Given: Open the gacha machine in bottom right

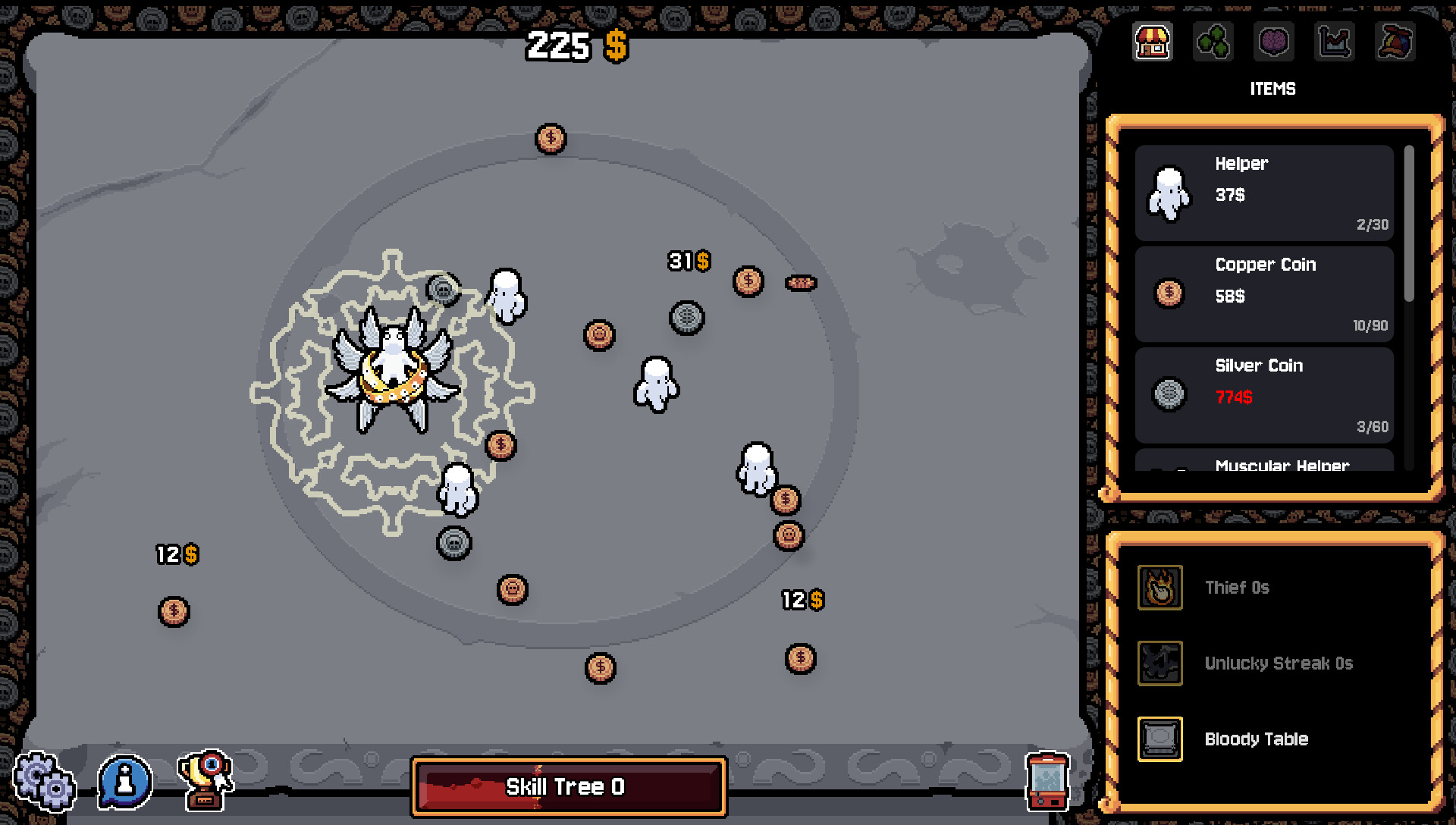Looking at the screenshot, I should pyautogui.click(x=1049, y=782).
